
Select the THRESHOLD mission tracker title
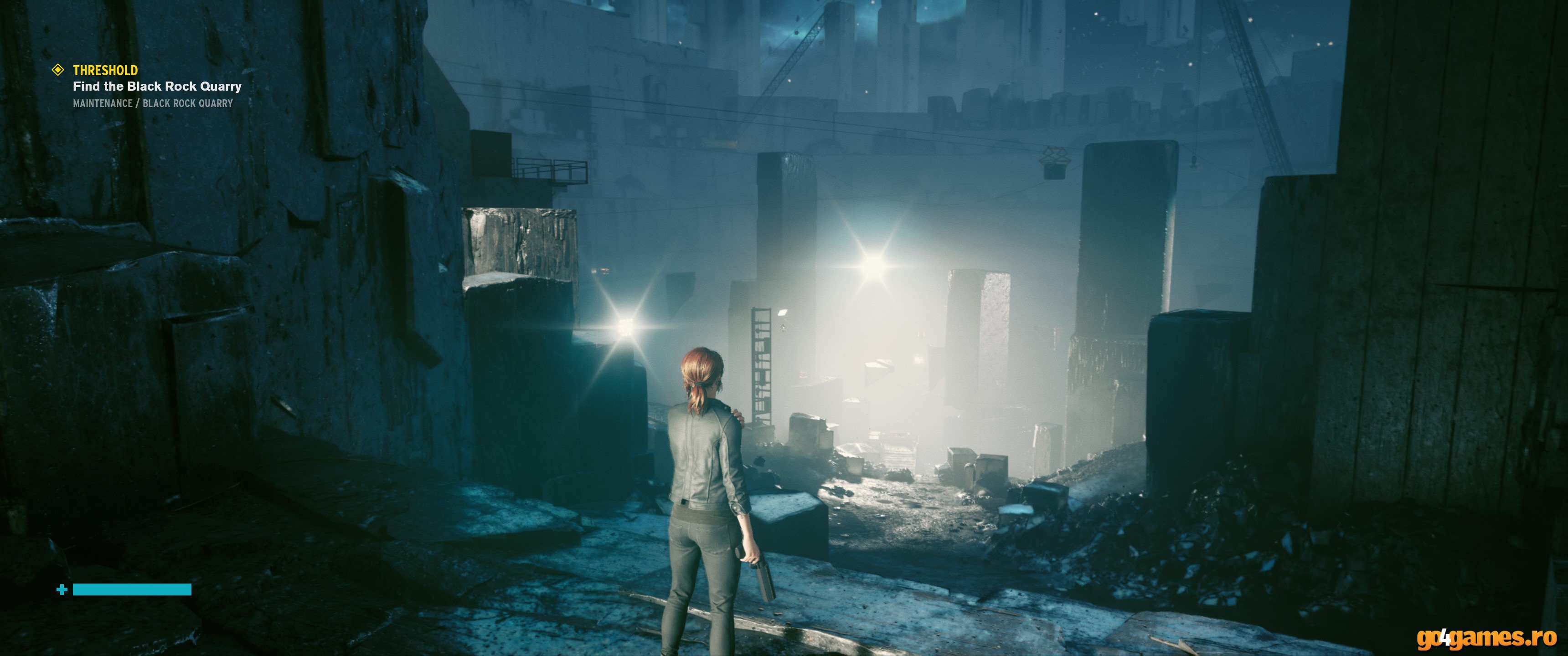(105, 70)
